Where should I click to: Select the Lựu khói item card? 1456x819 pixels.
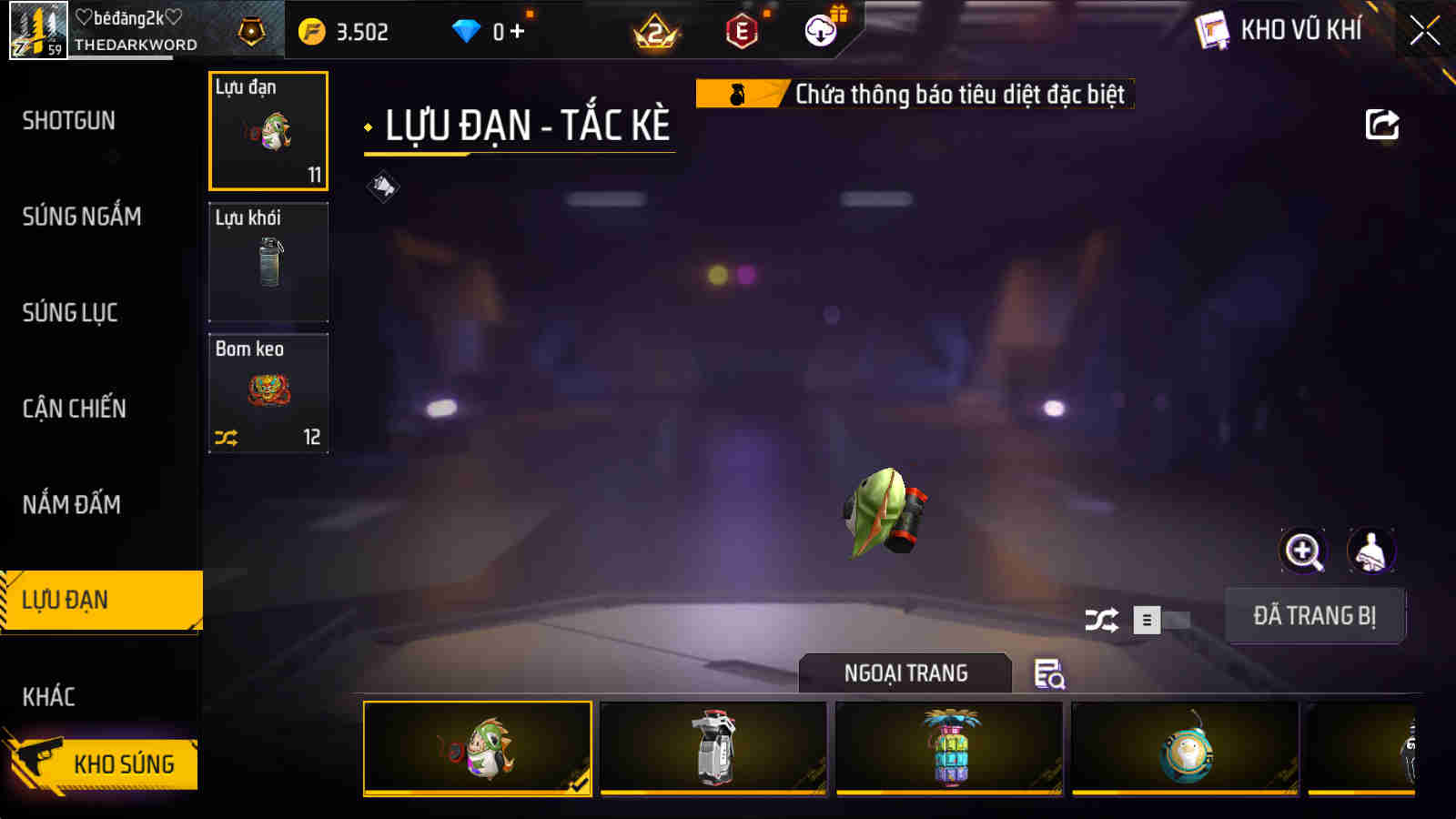pyautogui.click(x=268, y=262)
